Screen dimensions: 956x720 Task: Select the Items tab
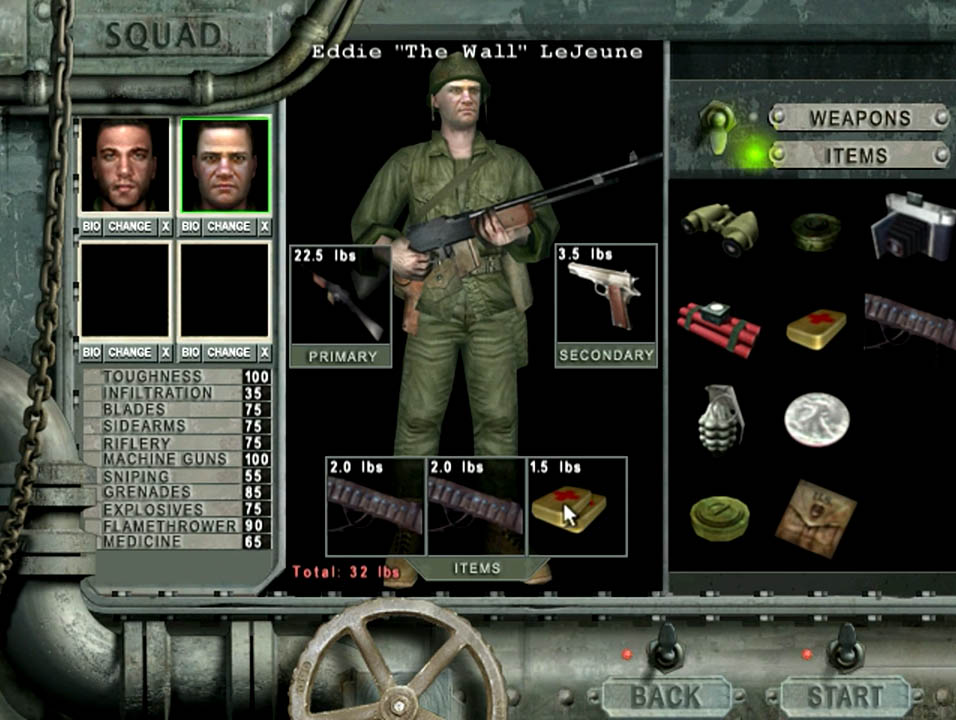tap(859, 155)
